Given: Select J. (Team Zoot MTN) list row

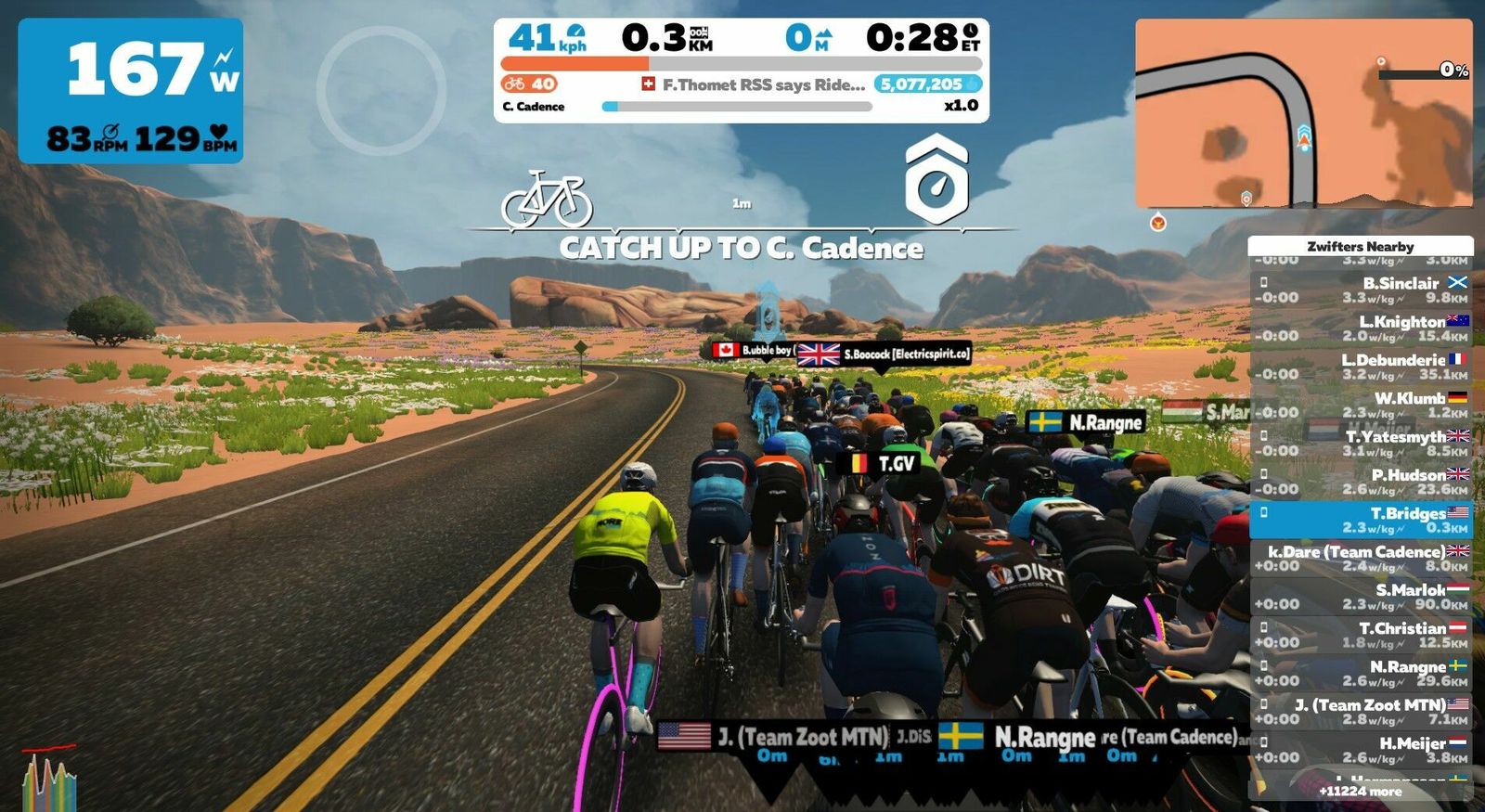Looking at the screenshot, I should (x=1361, y=712).
